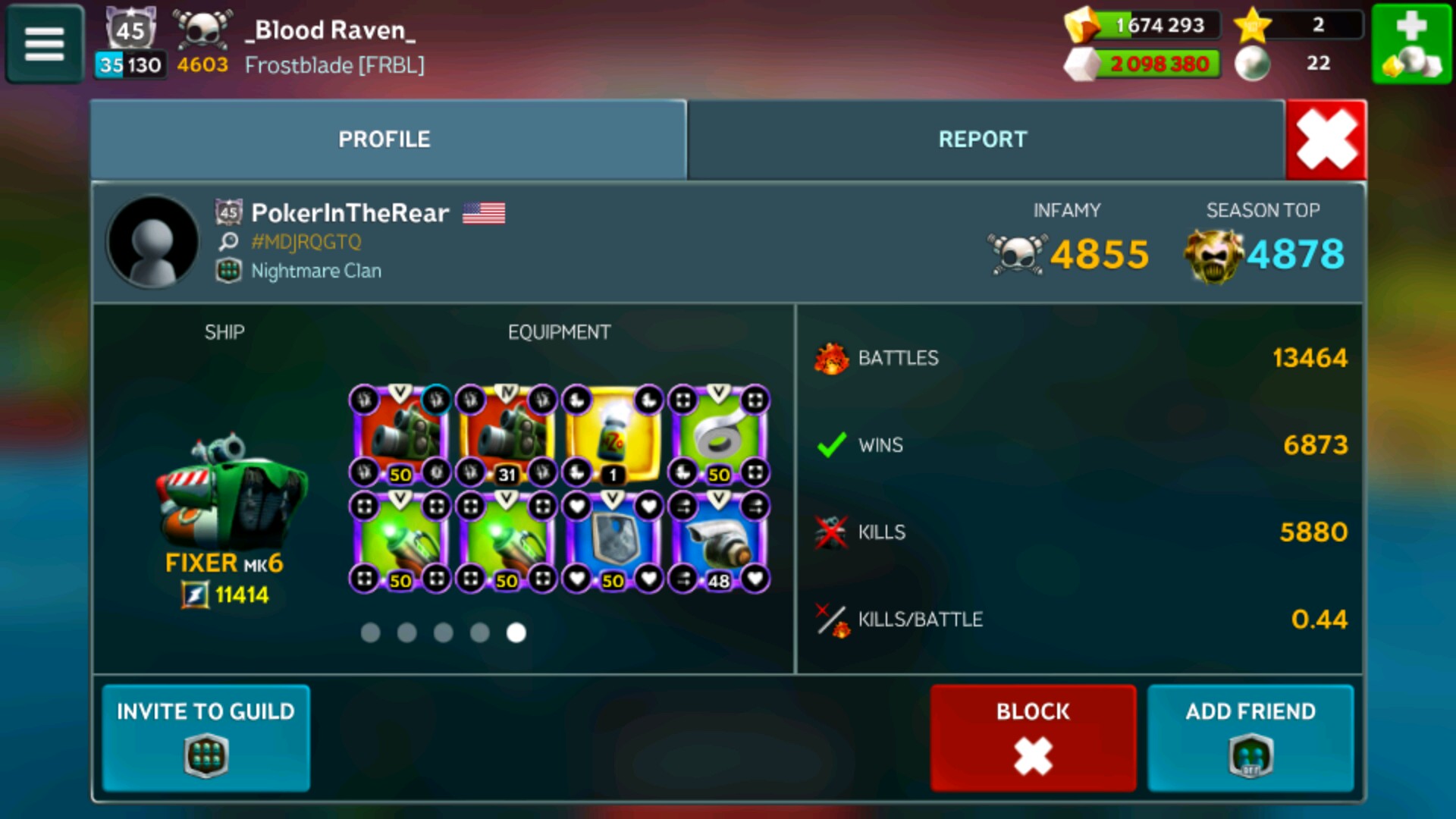
Task: Close the player profile window
Action: (1326, 140)
